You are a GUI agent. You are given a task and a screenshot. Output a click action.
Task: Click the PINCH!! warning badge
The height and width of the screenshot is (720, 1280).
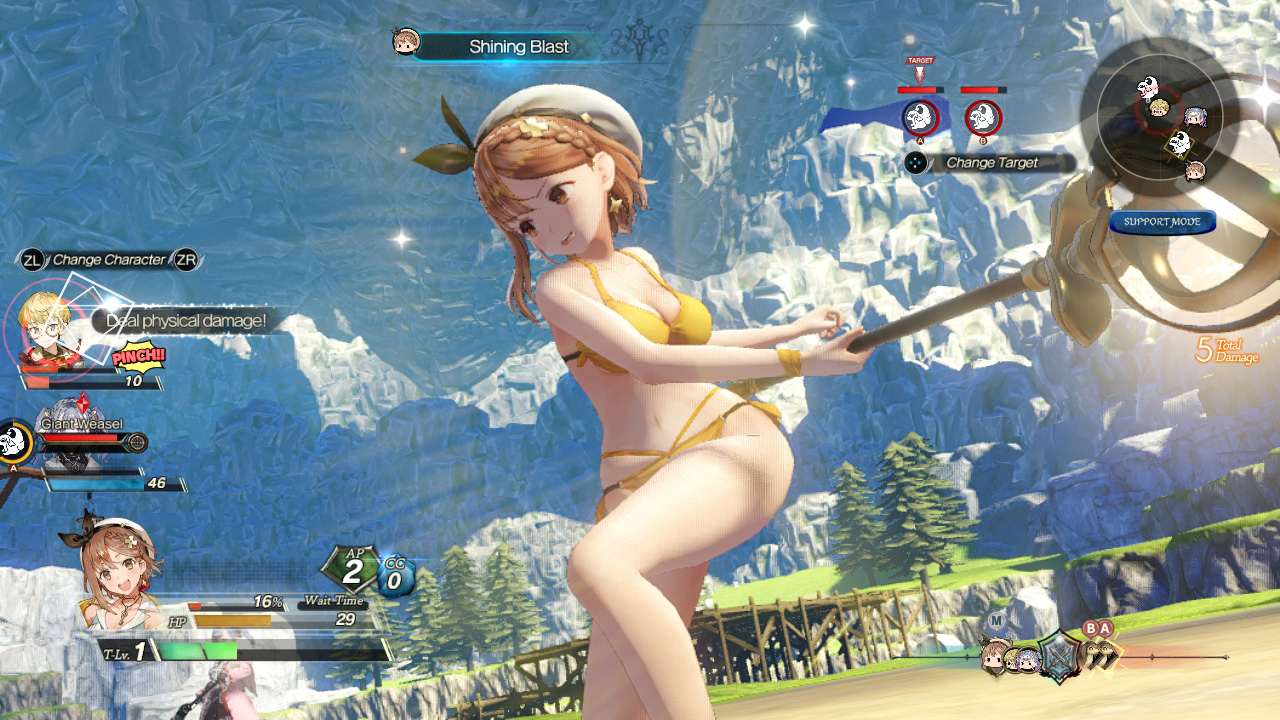(x=137, y=355)
